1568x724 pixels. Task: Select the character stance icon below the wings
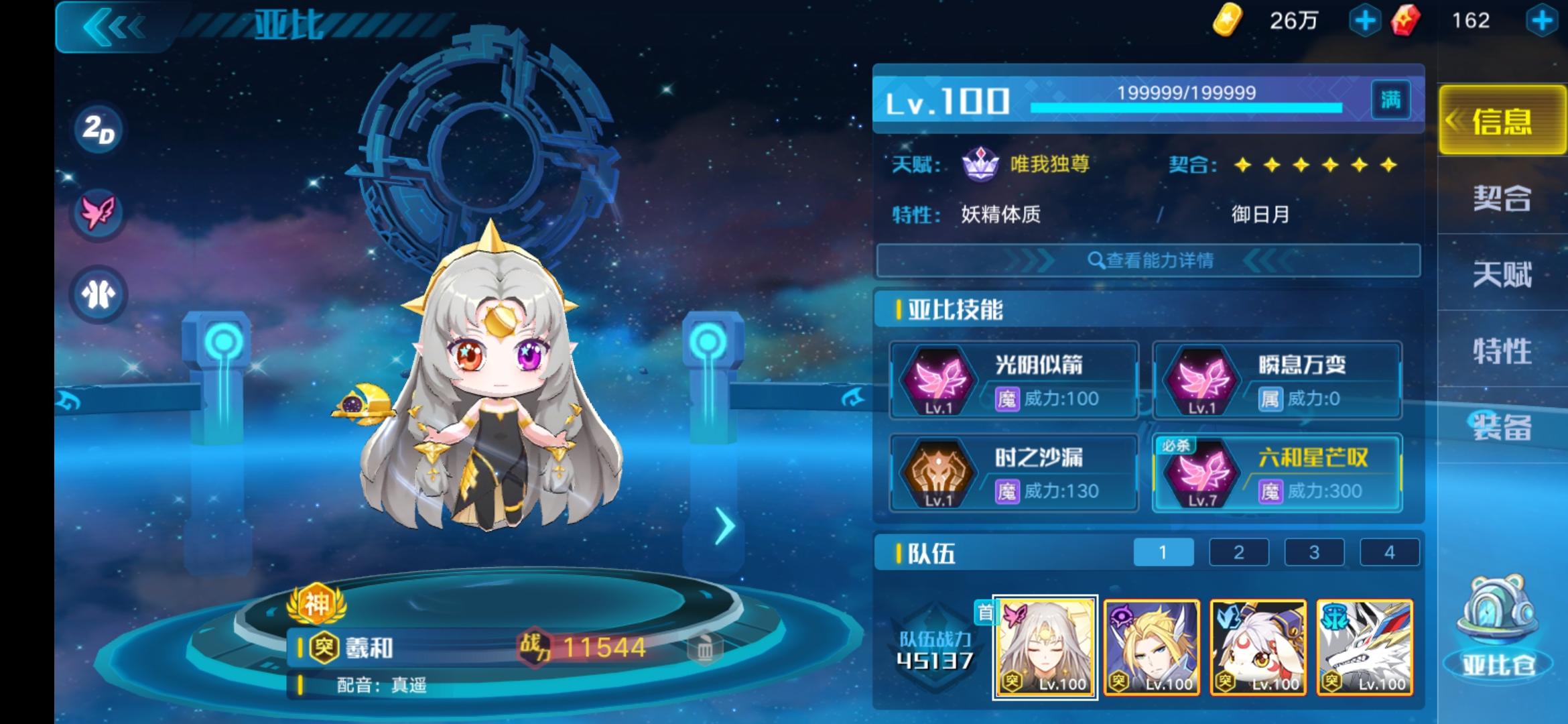point(99,295)
